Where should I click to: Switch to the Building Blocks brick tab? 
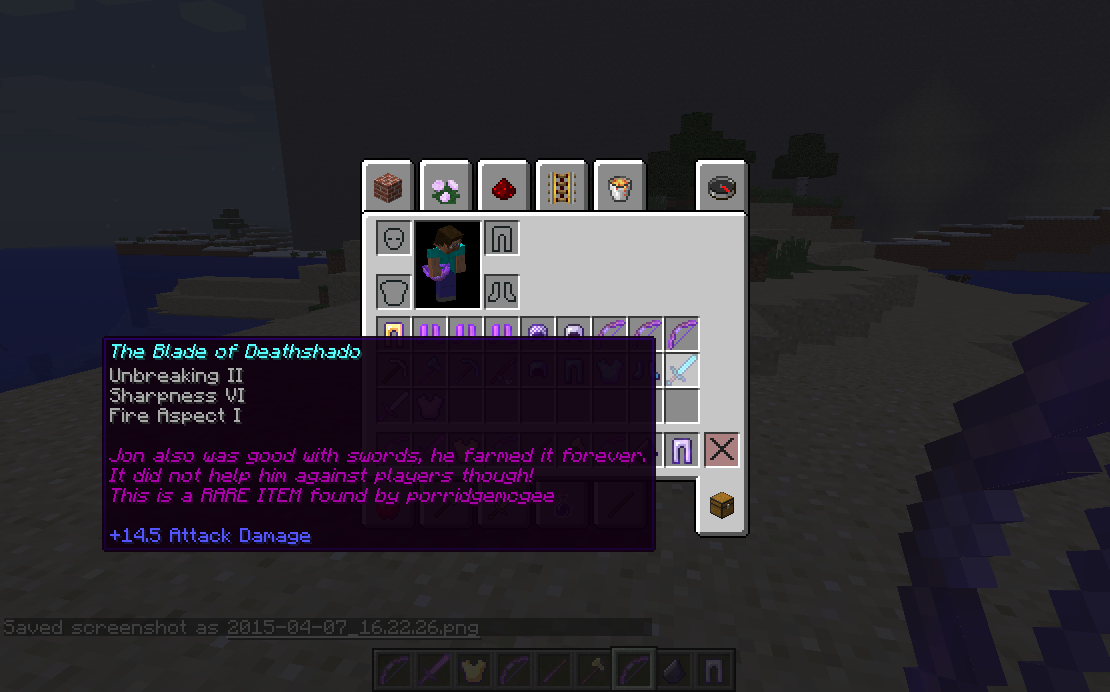387,187
